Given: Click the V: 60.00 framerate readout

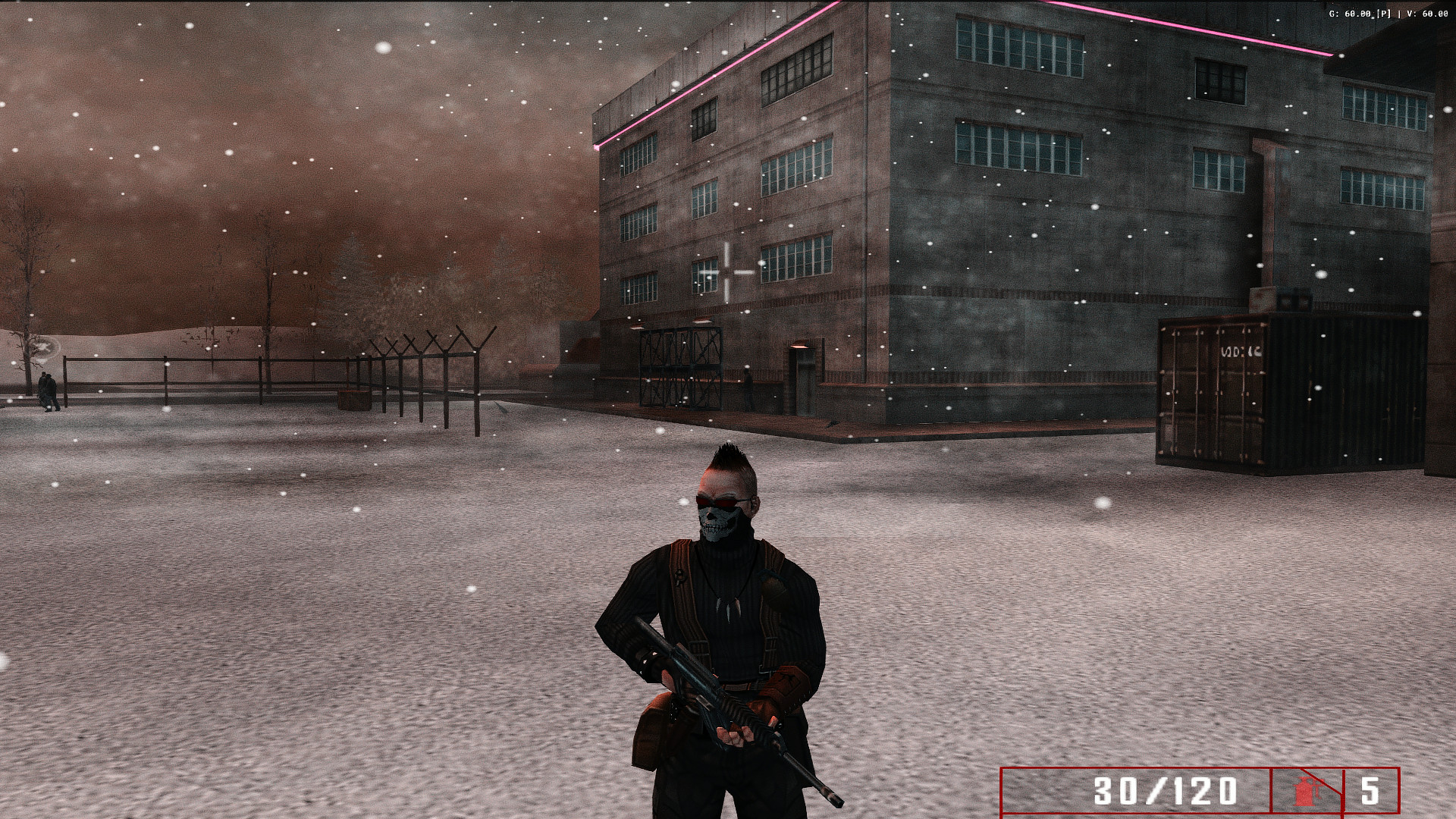Looking at the screenshot, I should [x=1429, y=12].
